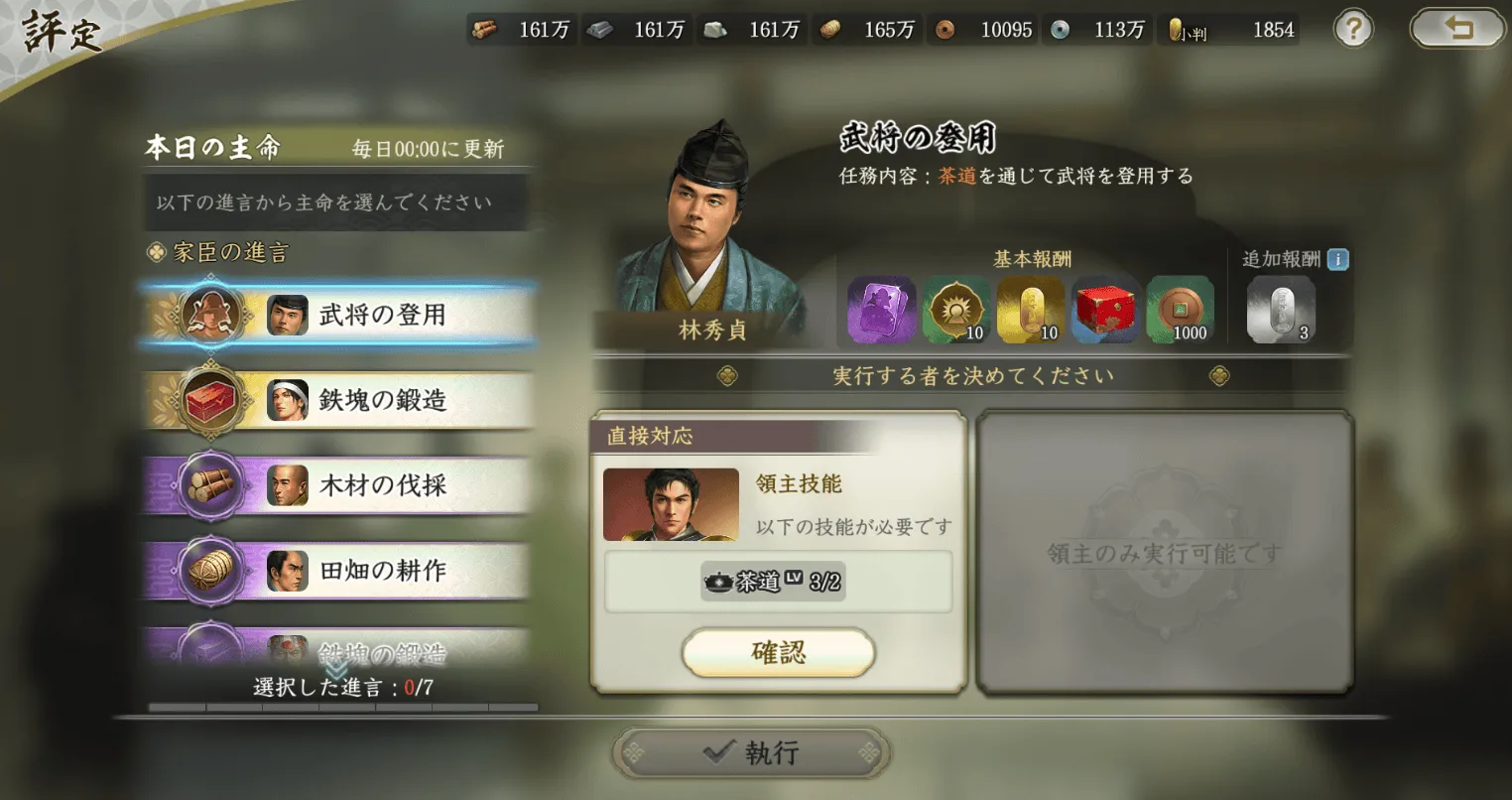Click the executor portrait under 直接対応
The width and height of the screenshot is (1512, 800).
[671, 506]
